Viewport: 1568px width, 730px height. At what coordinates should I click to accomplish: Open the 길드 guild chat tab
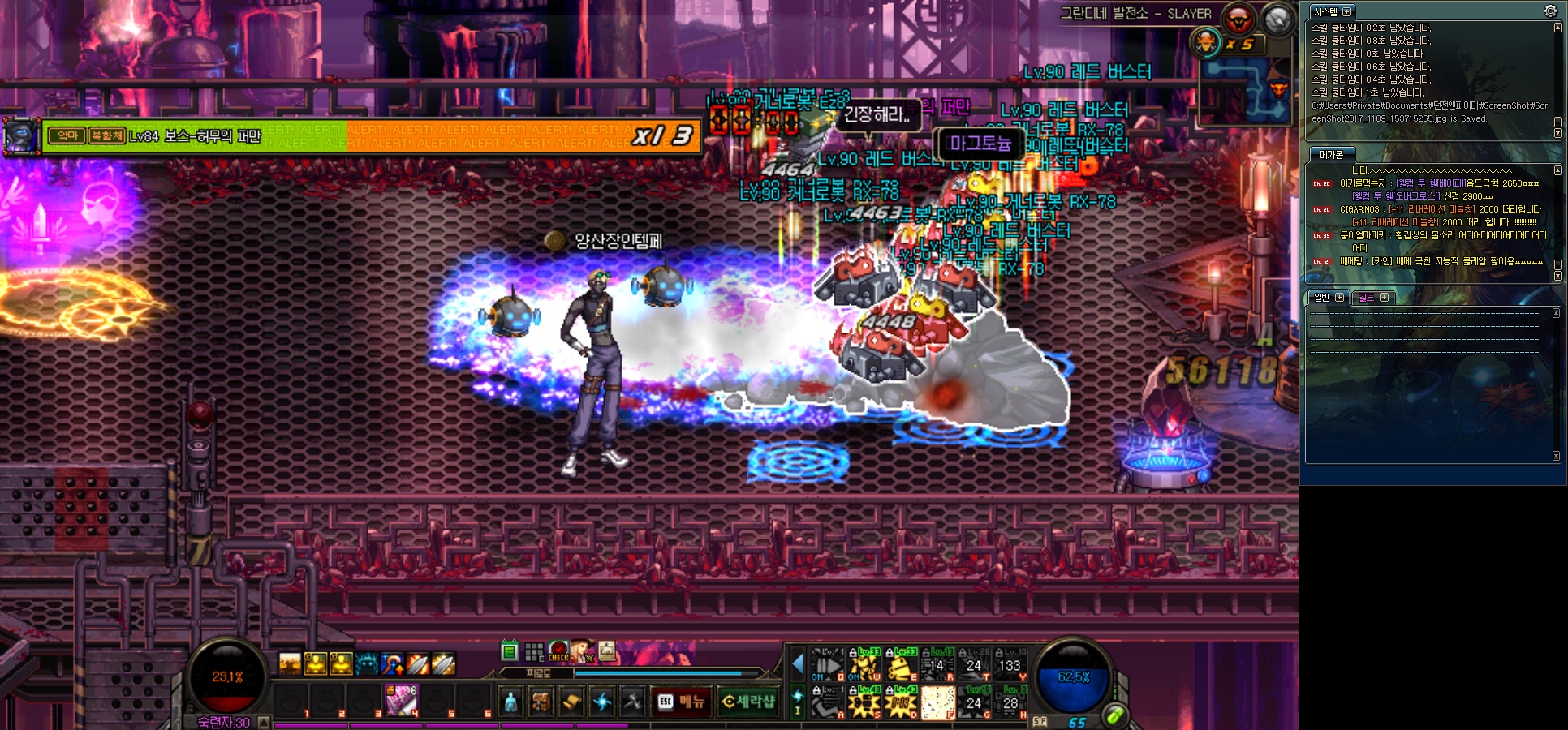tap(1368, 298)
